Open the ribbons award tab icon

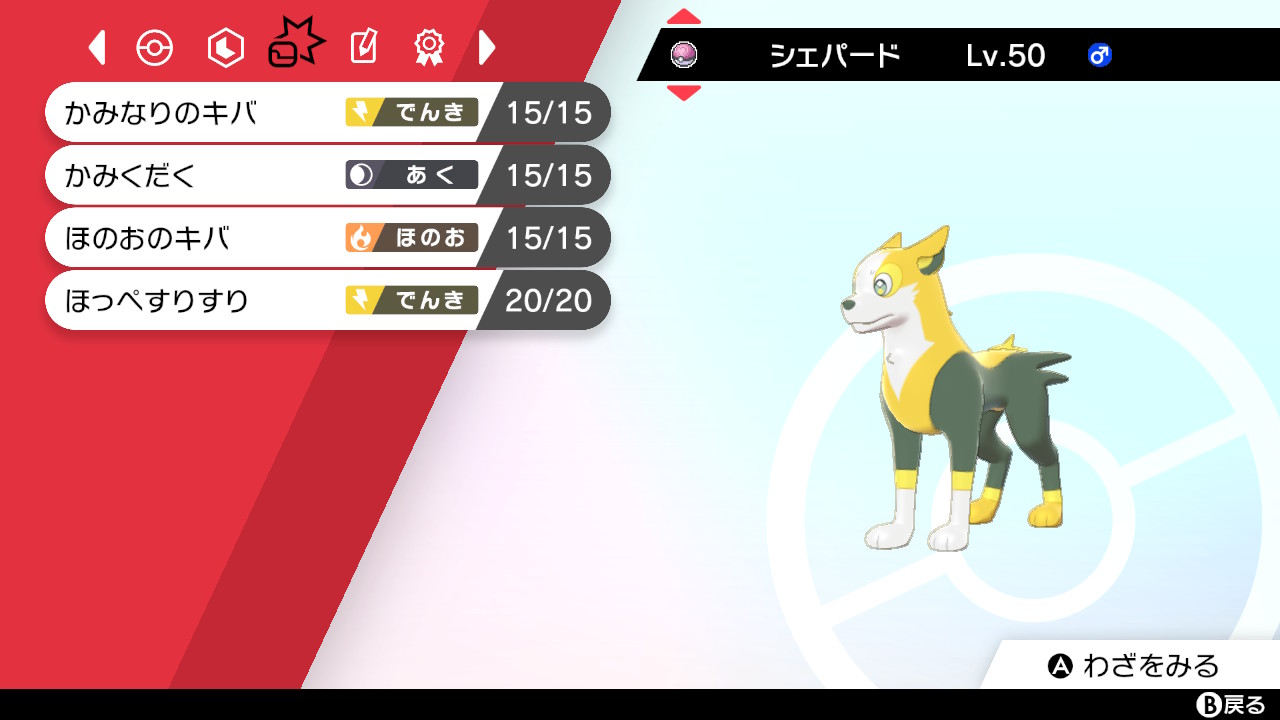tap(429, 46)
